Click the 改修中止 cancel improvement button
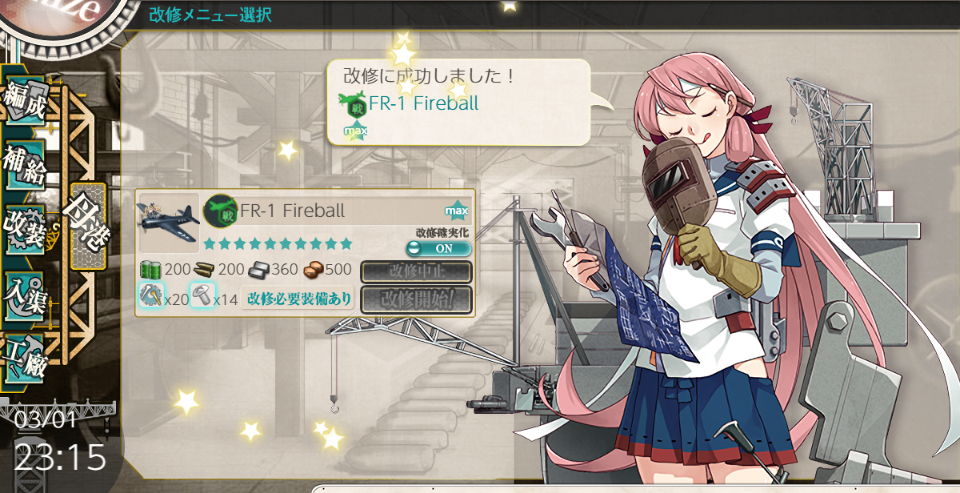Viewport: 960px width, 493px height. pos(415,272)
